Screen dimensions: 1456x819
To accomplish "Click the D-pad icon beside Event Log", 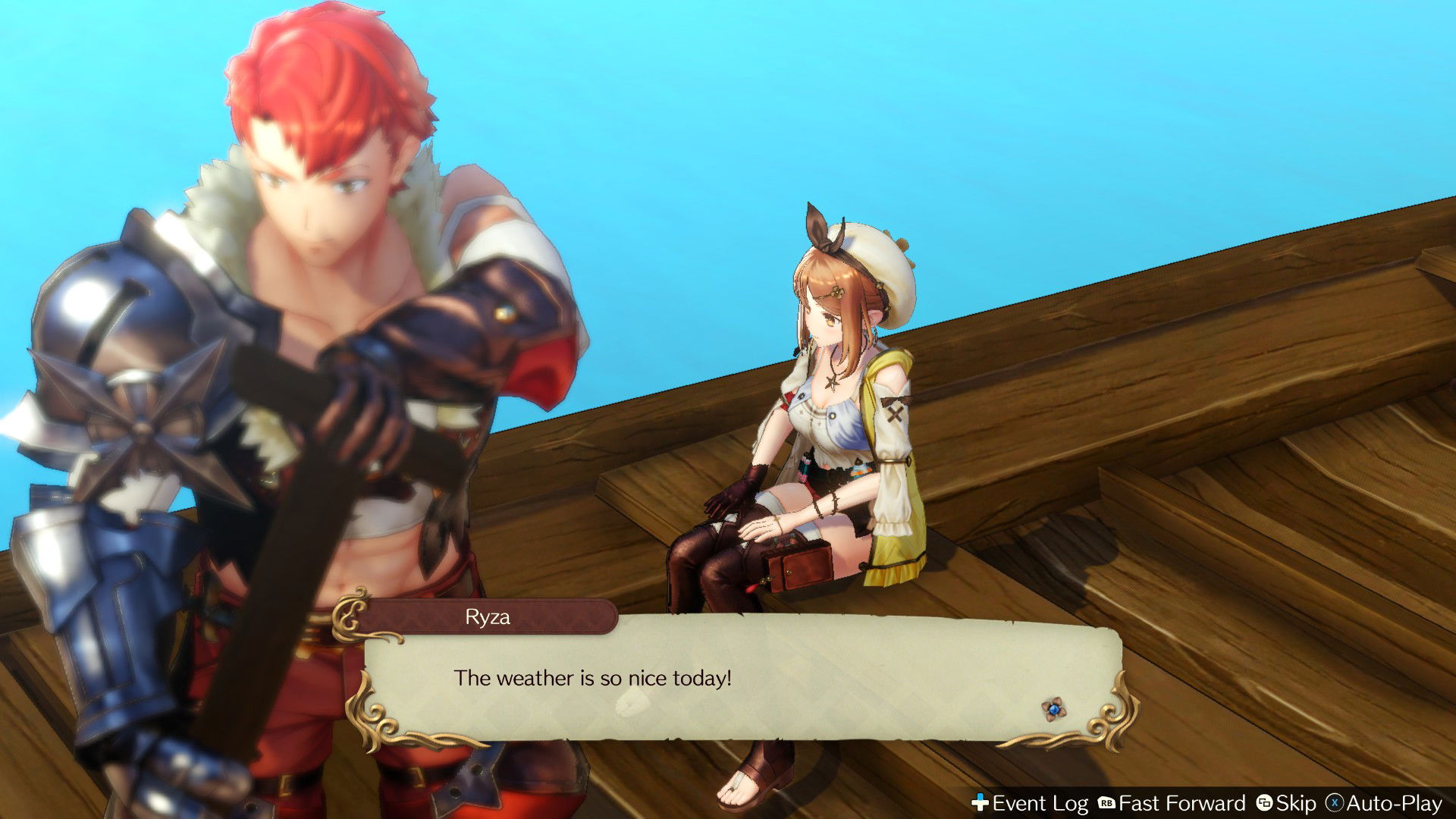I will [981, 802].
